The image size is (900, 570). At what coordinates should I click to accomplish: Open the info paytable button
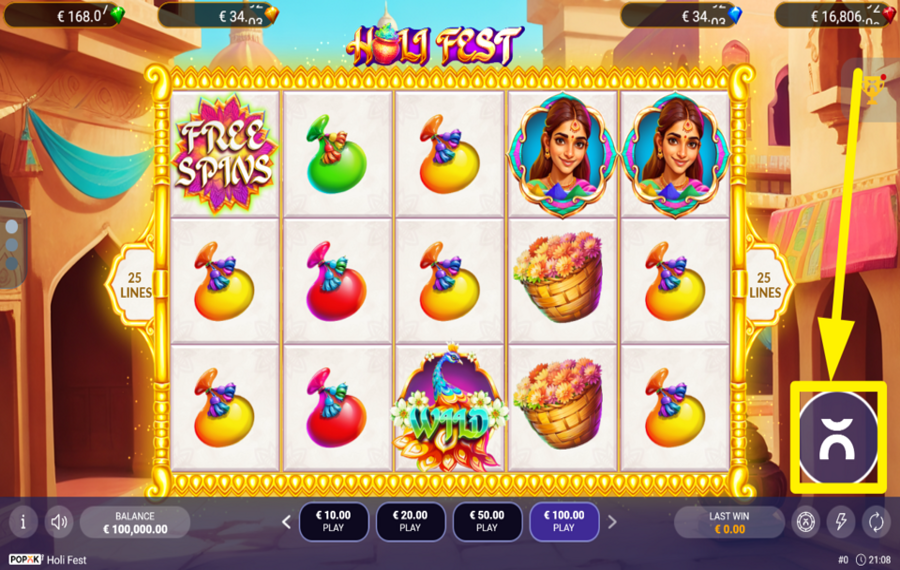[x=23, y=521]
